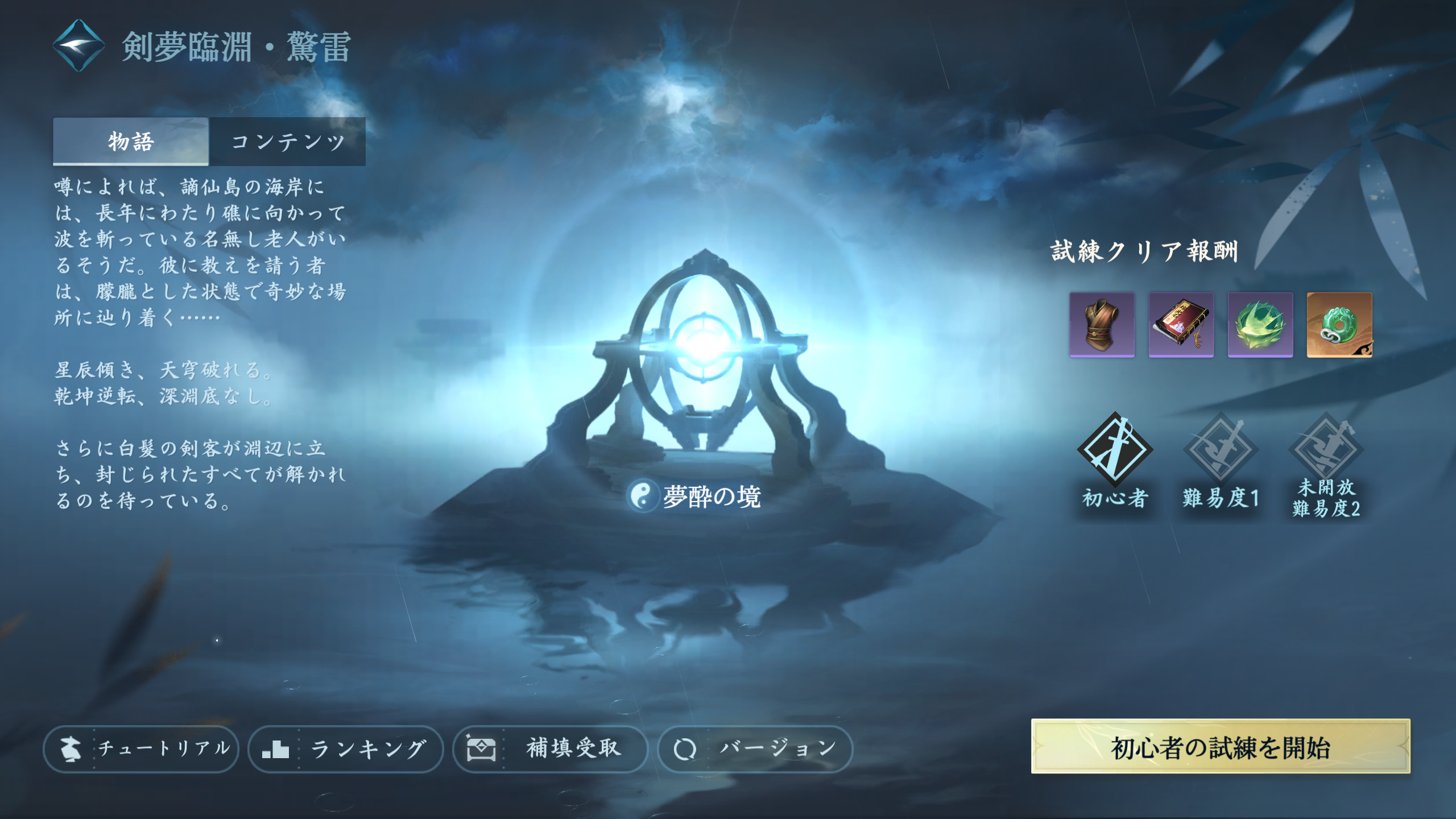Open the バージョン version selector
Viewport: 1456px width, 819px height.
click(x=755, y=748)
